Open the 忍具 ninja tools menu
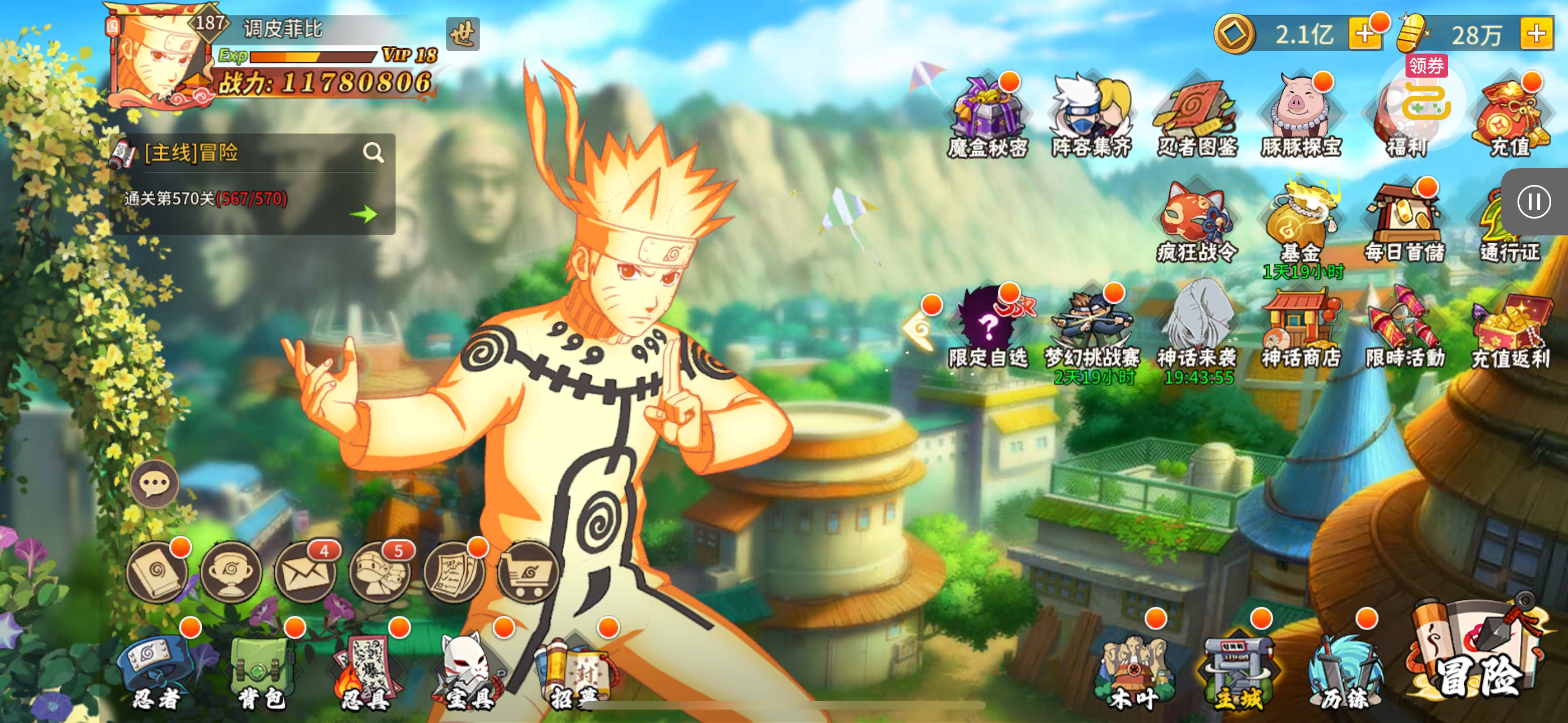This screenshot has width=1568, height=723. (366, 673)
